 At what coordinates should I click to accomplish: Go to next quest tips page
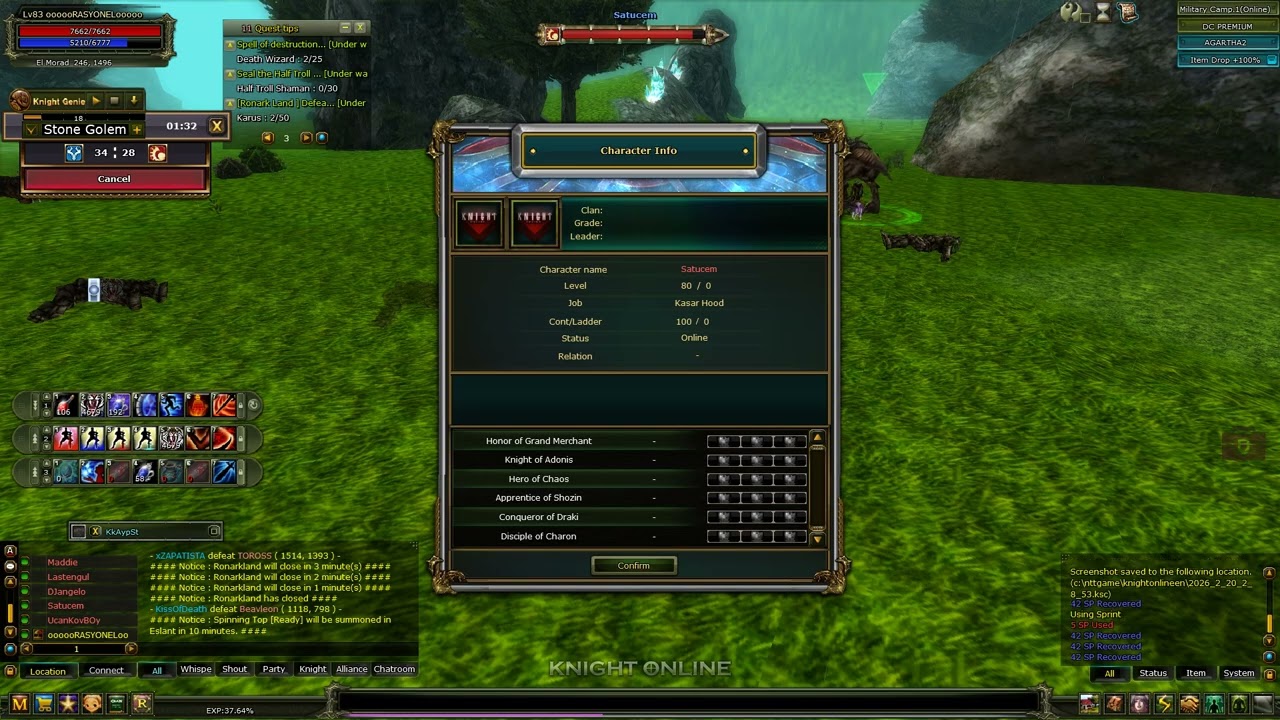pyautogui.click(x=306, y=138)
